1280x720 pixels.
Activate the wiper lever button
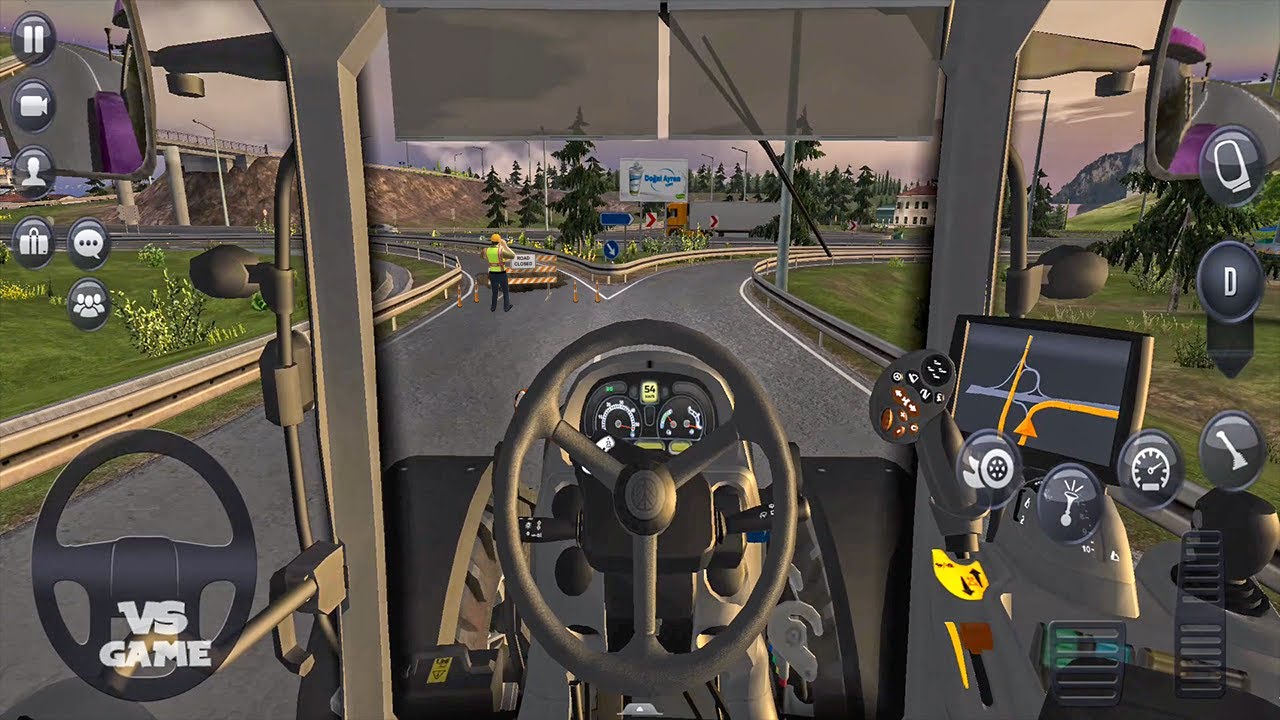1231,448
